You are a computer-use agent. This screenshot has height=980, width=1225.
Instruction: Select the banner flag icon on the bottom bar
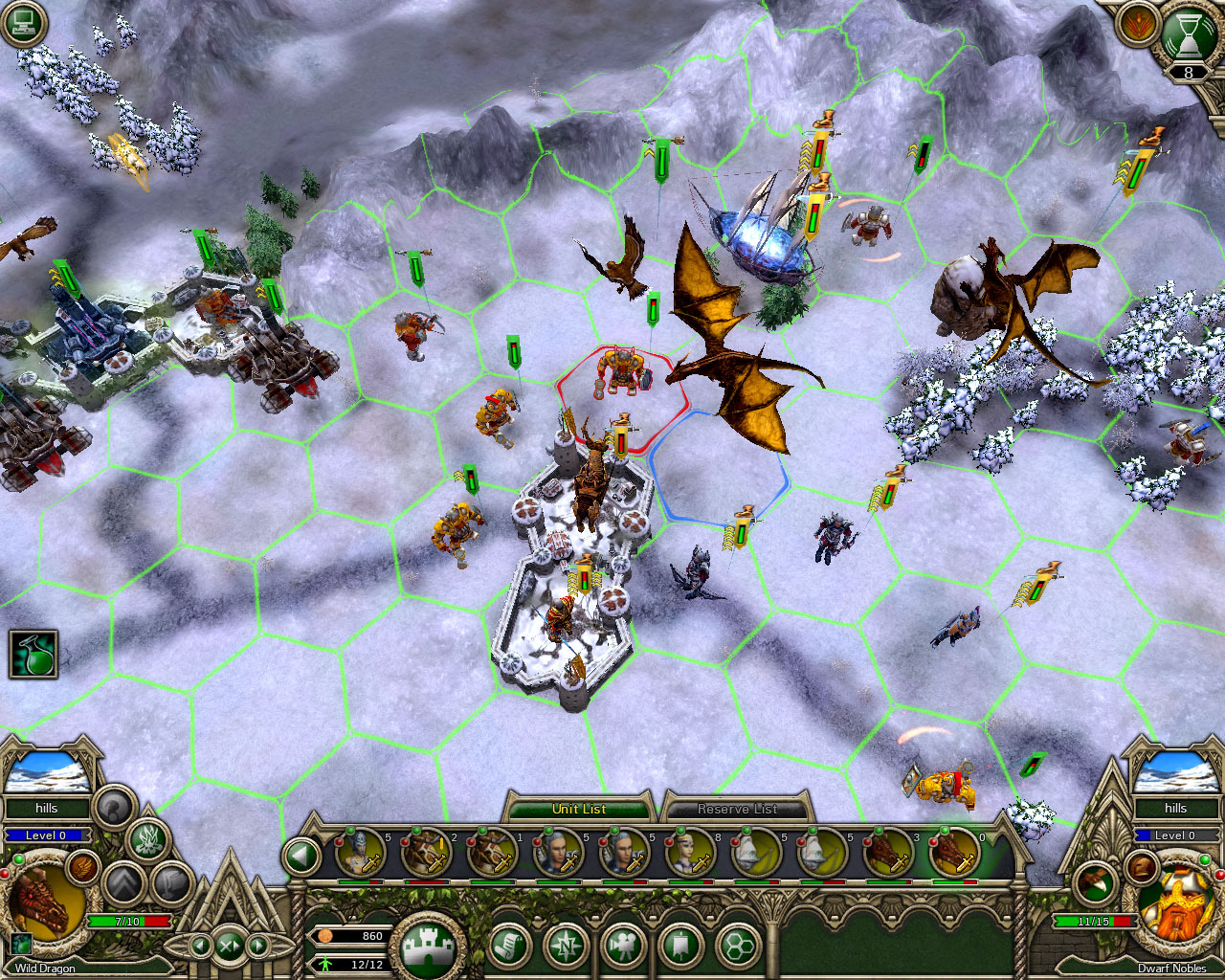[680, 944]
